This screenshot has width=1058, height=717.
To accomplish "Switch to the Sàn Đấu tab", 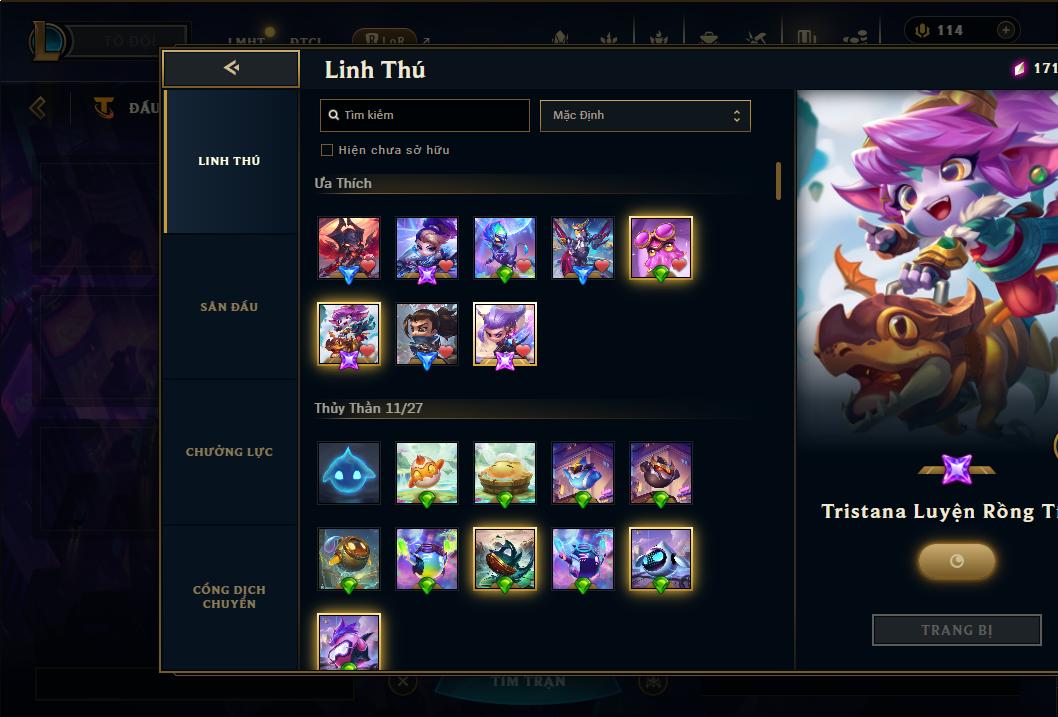I will click(x=229, y=307).
